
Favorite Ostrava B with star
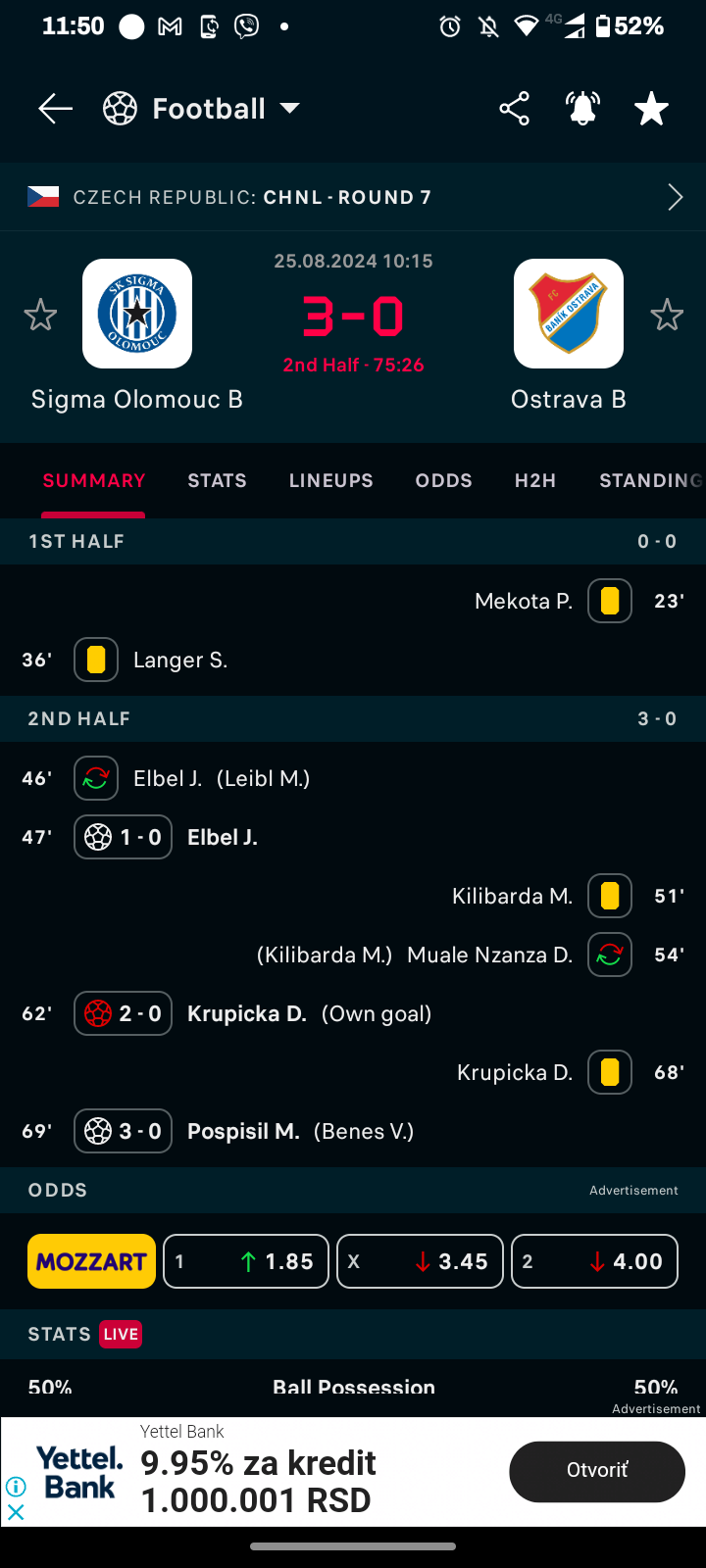[667, 316]
